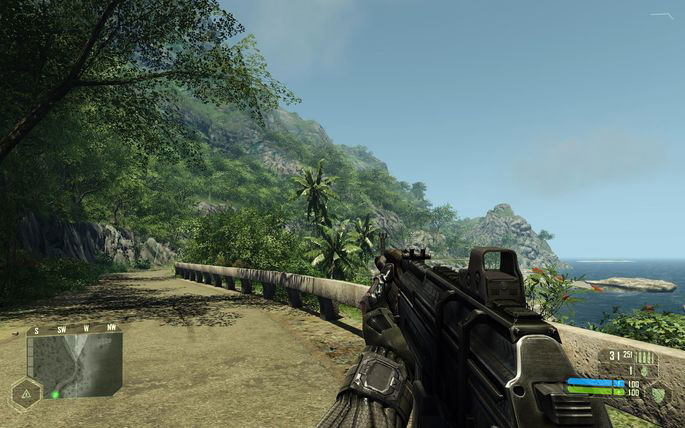This screenshot has height=428, width=685.
Task: Click the compass heading strip above the minimap
Action: [74, 329]
